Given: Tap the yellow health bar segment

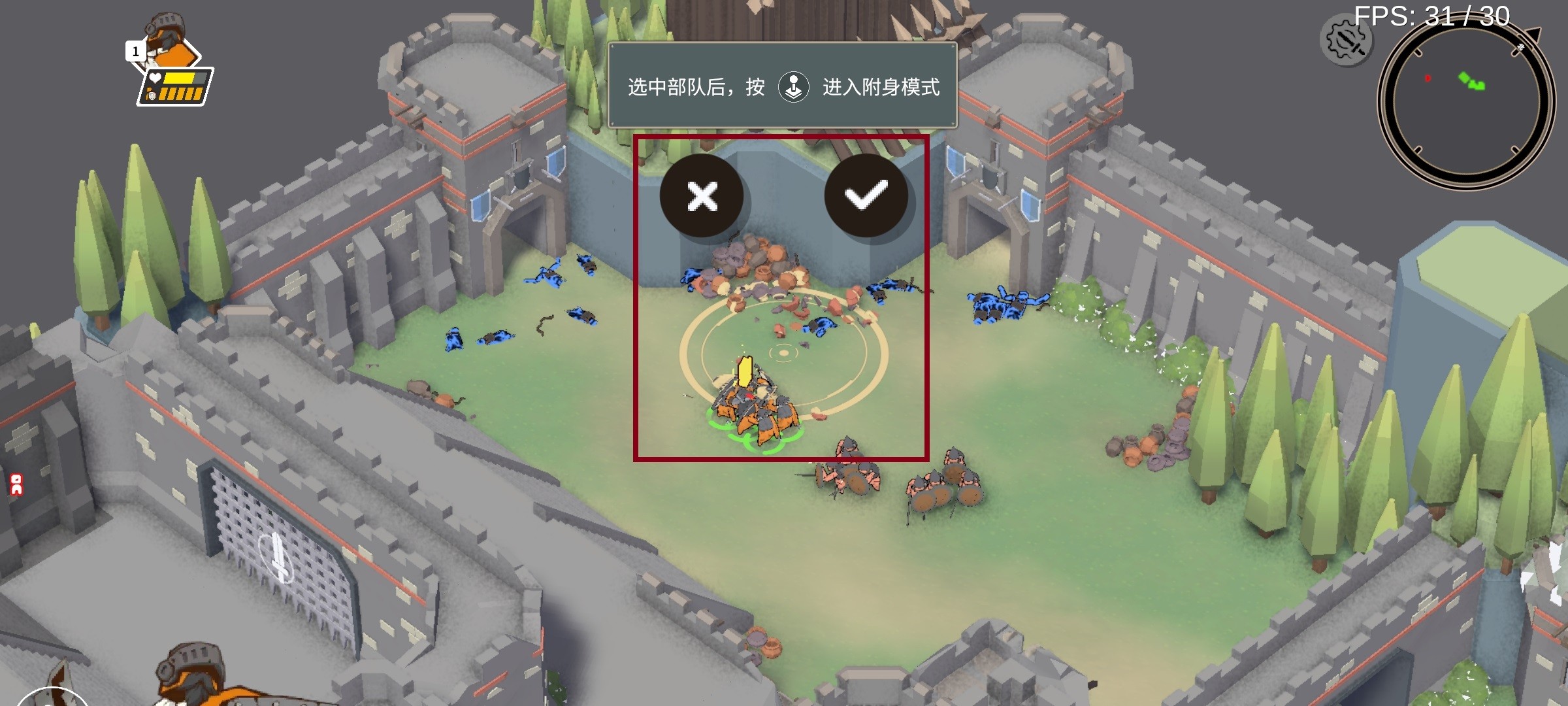Looking at the screenshot, I should (178, 78).
